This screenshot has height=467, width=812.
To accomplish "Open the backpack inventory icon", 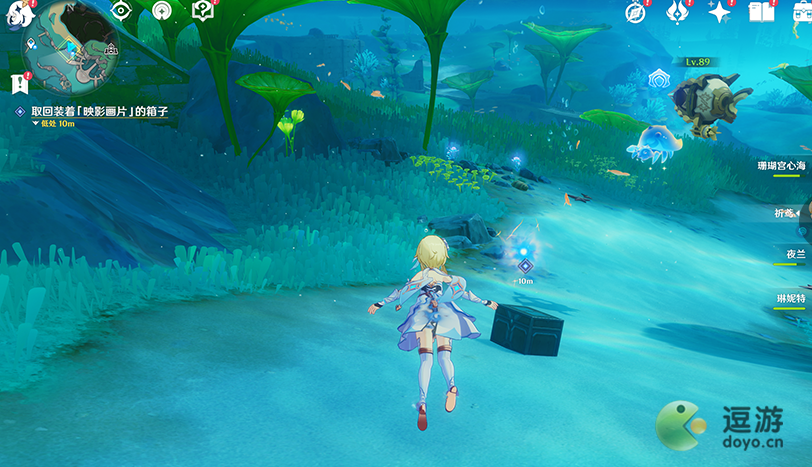I will (800, 12).
